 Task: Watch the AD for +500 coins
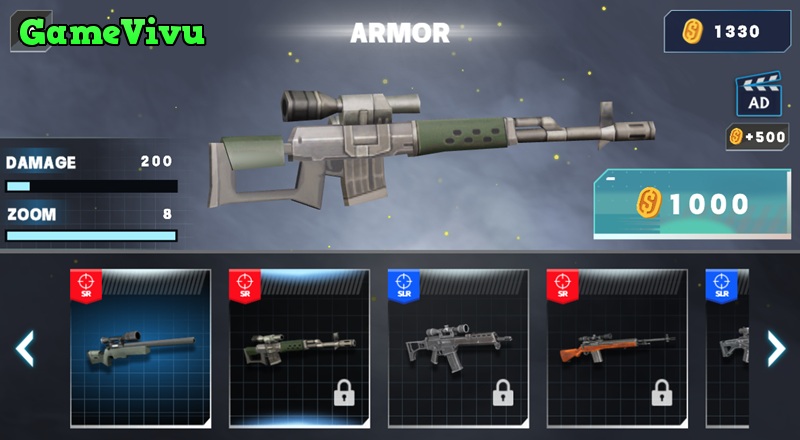pos(757,95)
